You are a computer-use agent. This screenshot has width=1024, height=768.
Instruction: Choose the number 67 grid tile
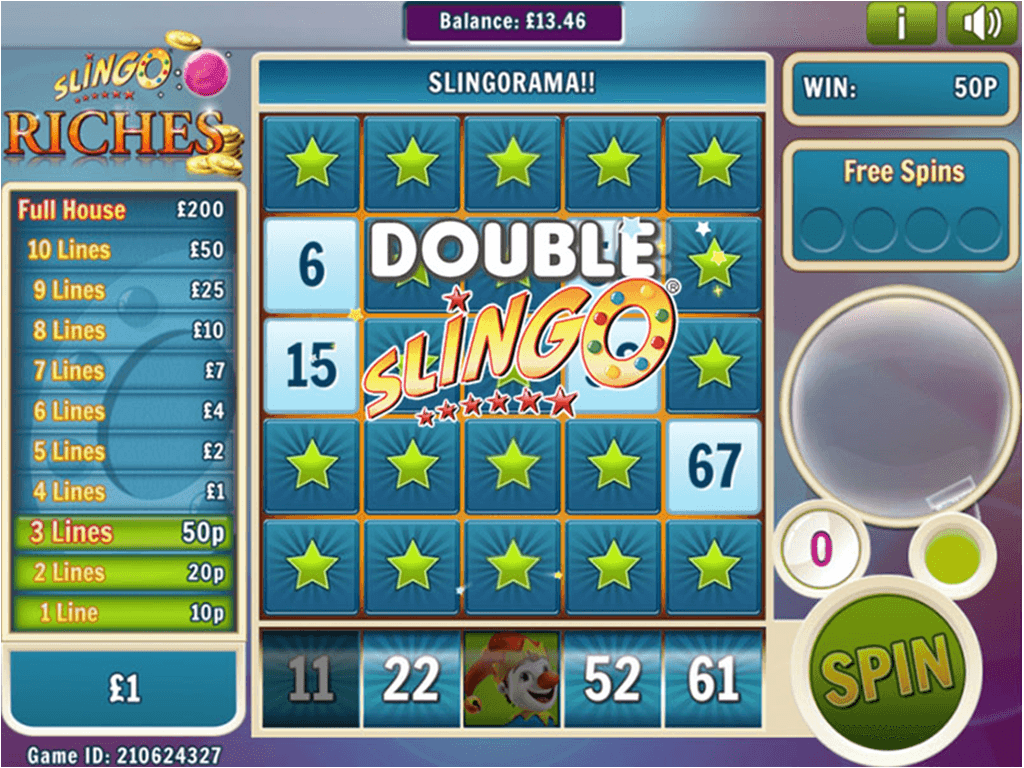(714, 467)
